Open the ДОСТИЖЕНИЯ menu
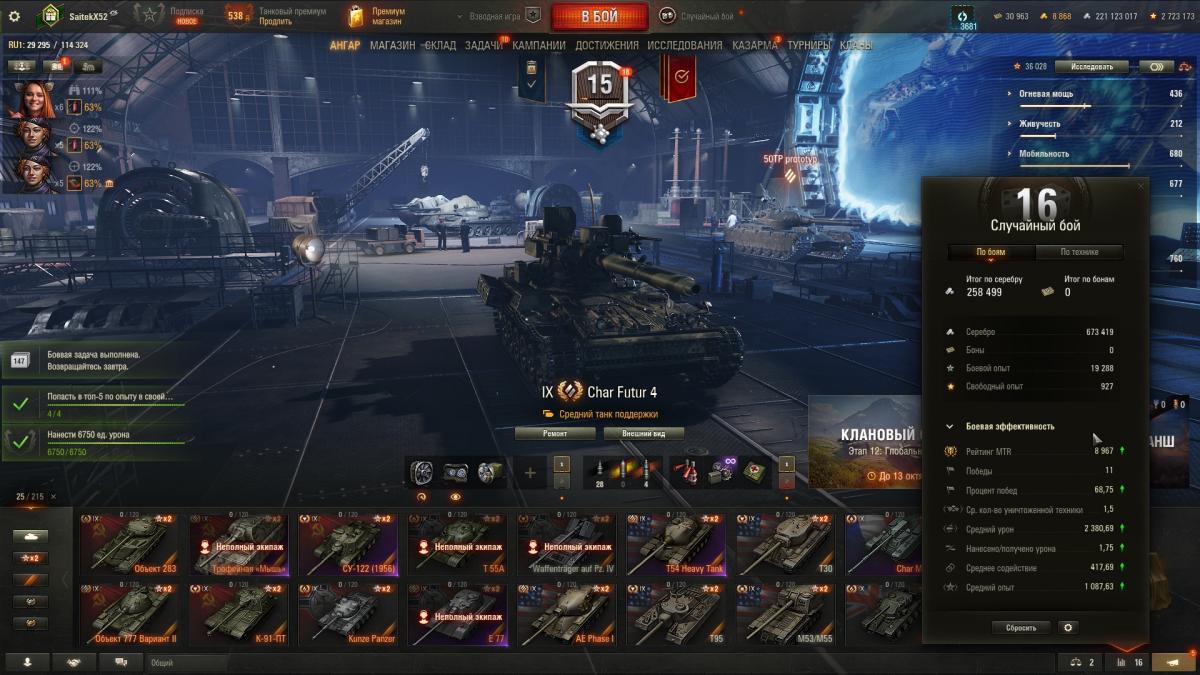This screenshot has height=675, width=1200. coord(607,45)
